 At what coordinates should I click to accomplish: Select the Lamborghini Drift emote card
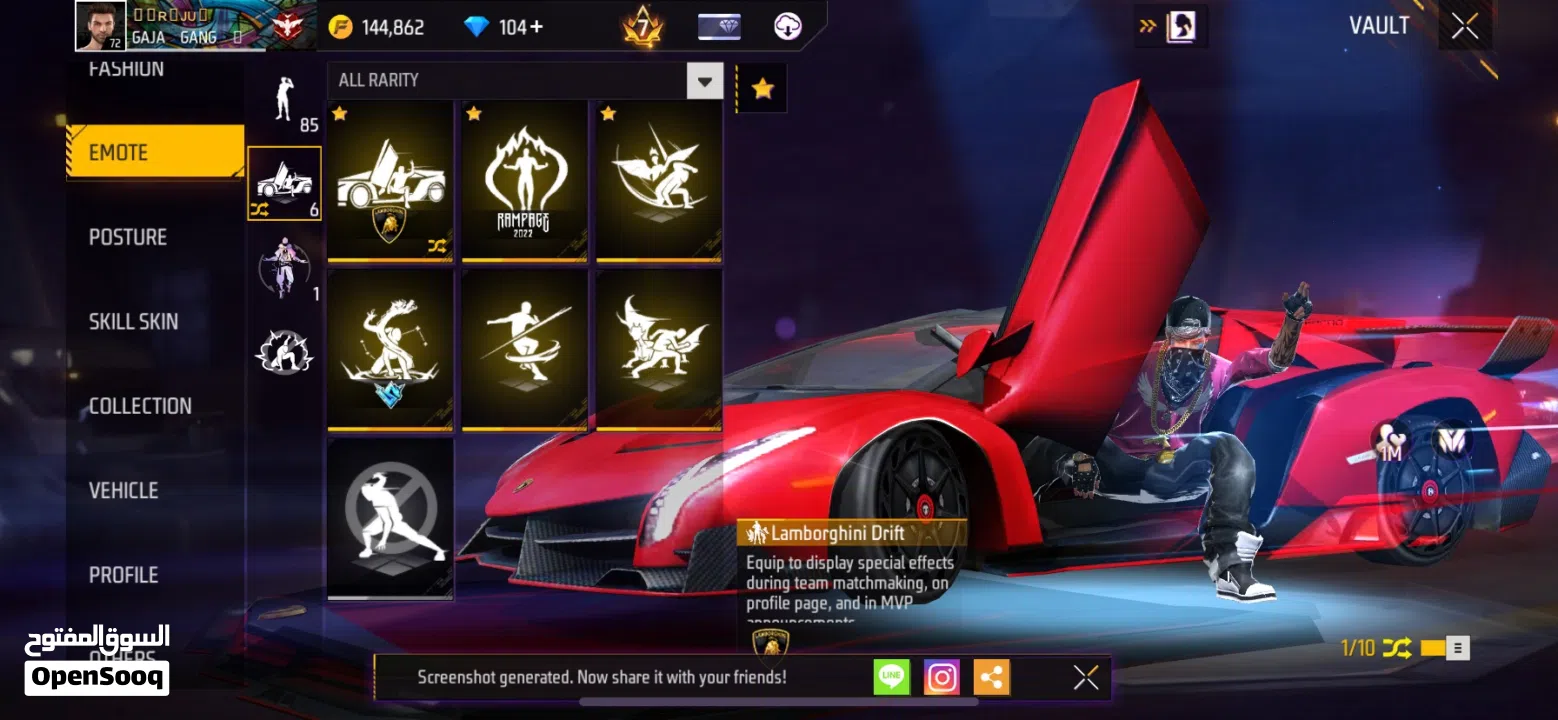pos(390,182)
